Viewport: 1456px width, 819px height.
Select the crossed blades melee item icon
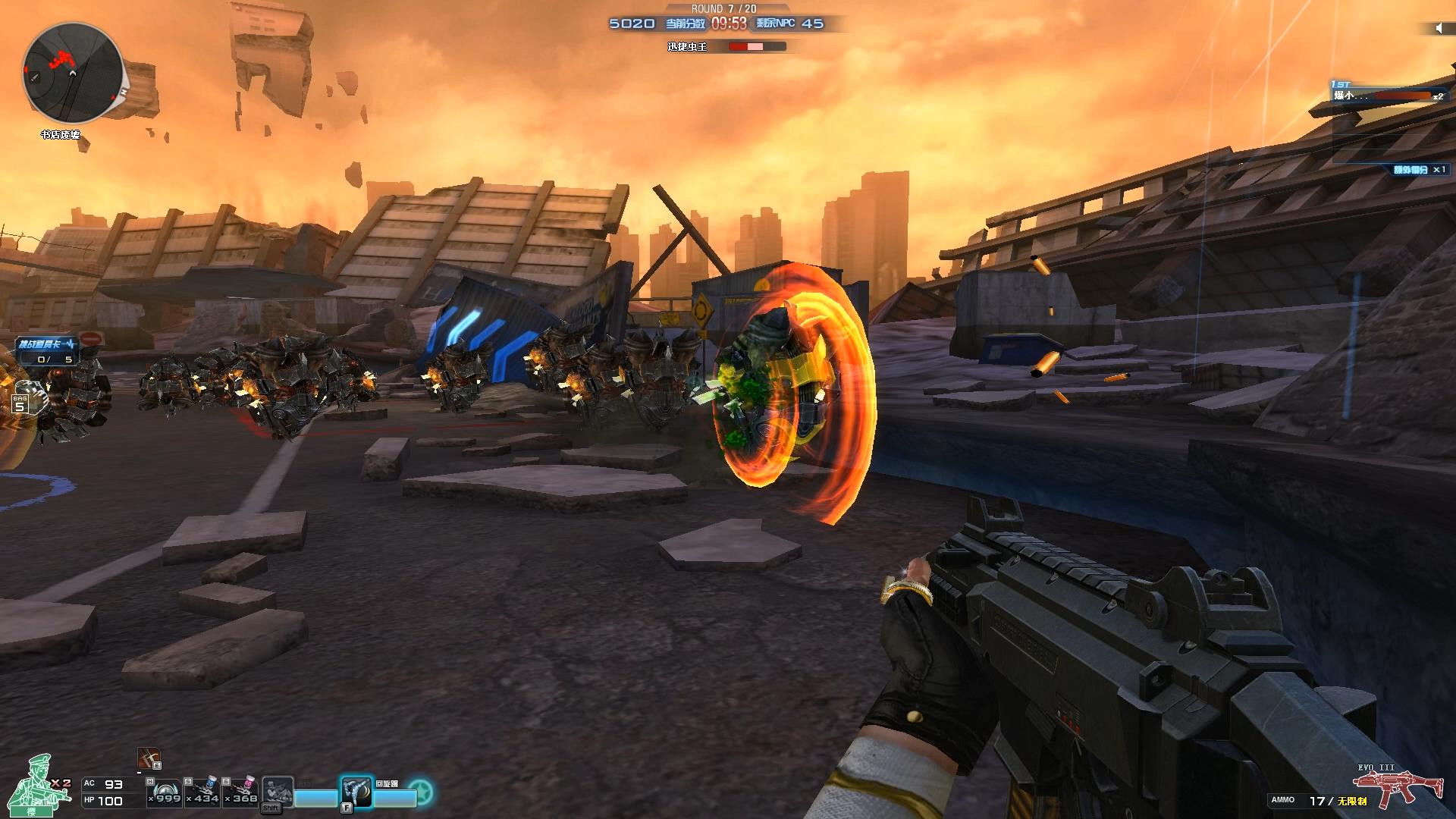pyautogui.click(x=148, y=758)
